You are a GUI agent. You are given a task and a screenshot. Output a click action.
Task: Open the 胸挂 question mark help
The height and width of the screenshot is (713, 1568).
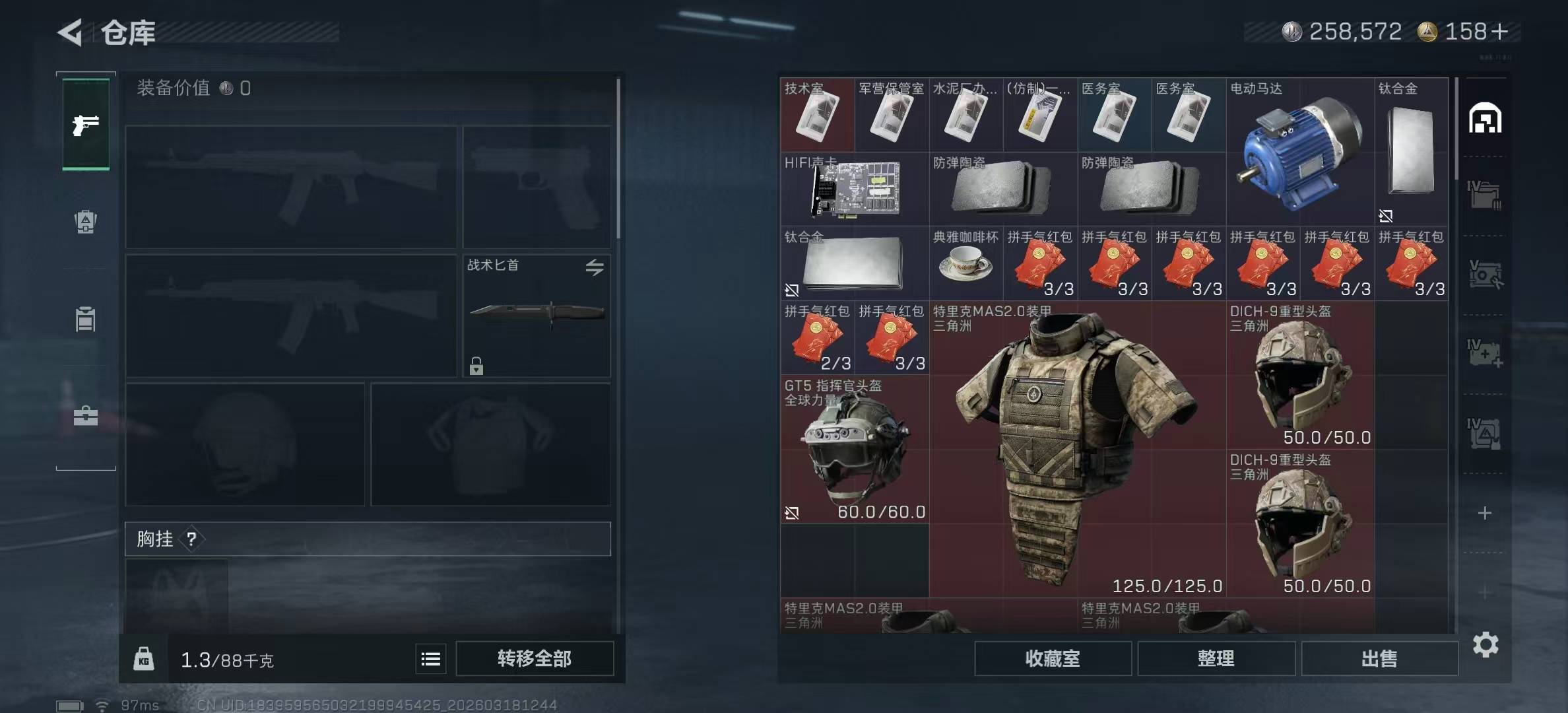click(191, 539)
